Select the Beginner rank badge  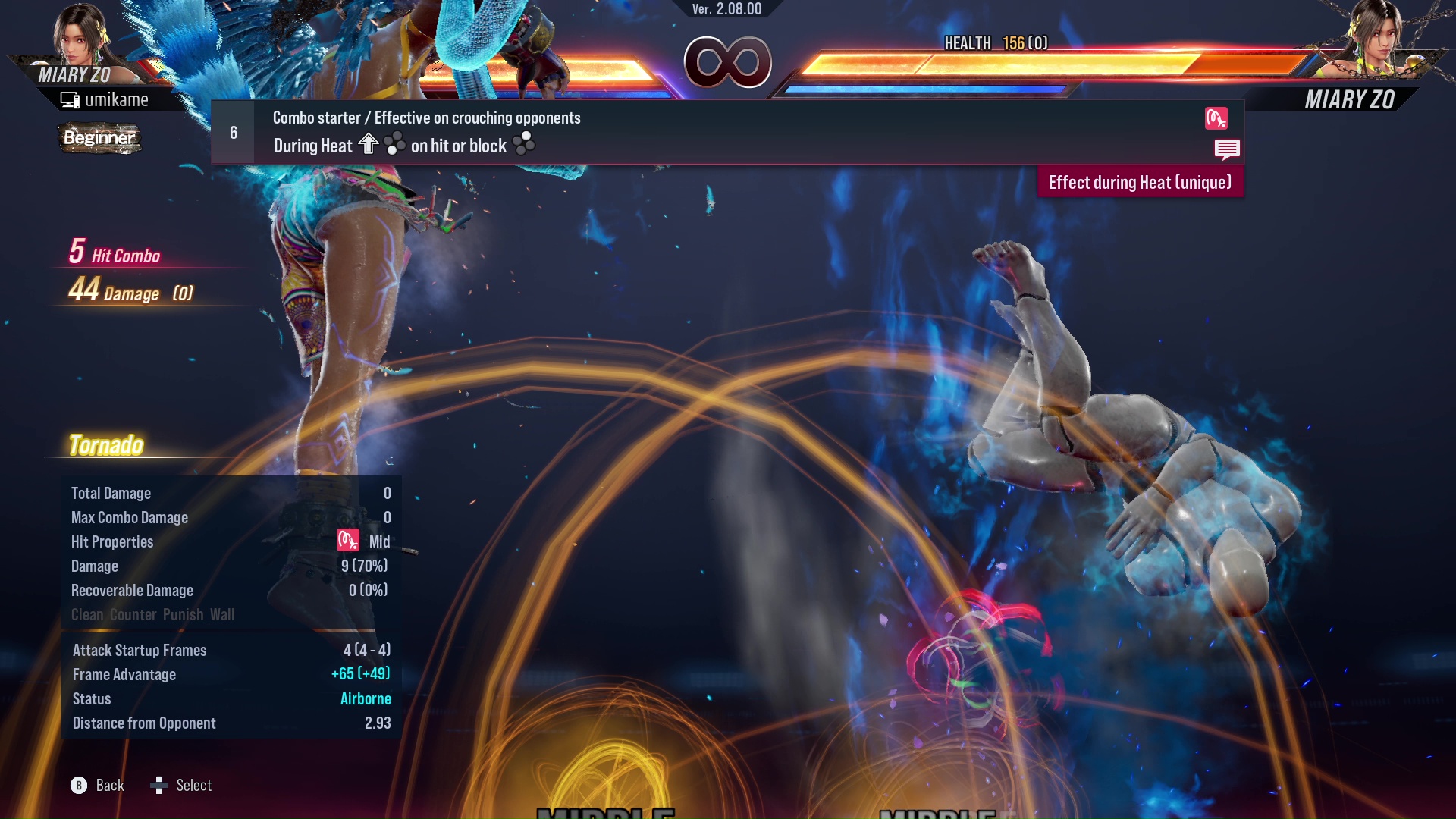[99, 138]
